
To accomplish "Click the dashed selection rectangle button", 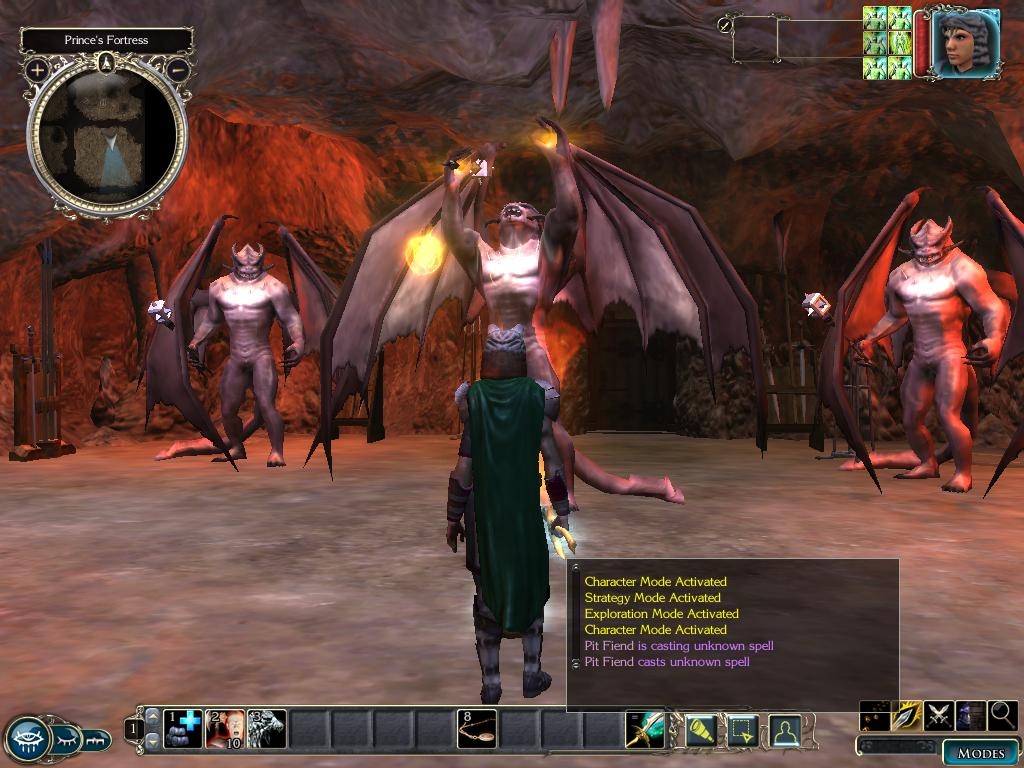I will click(742, 732).
